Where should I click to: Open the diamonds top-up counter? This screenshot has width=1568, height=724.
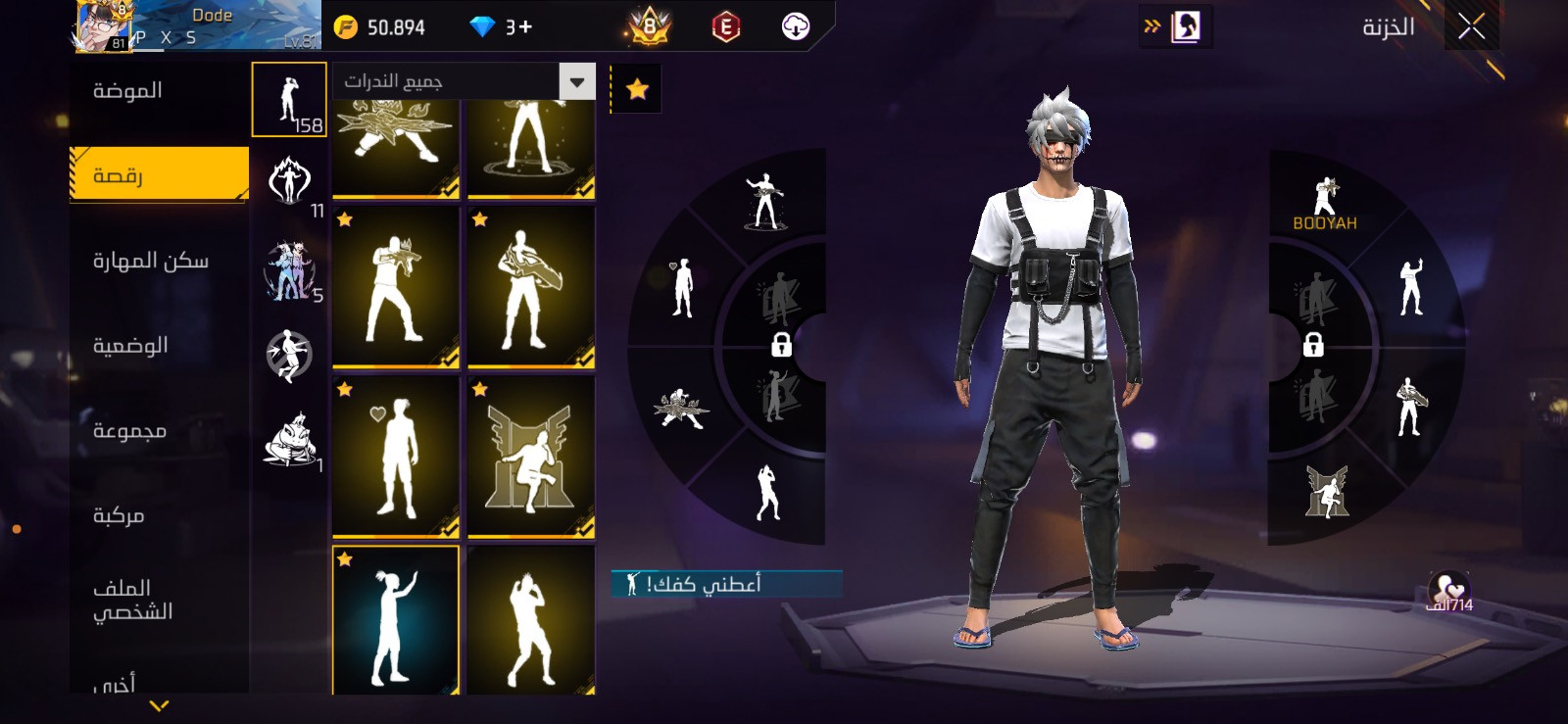pos(502,27)
